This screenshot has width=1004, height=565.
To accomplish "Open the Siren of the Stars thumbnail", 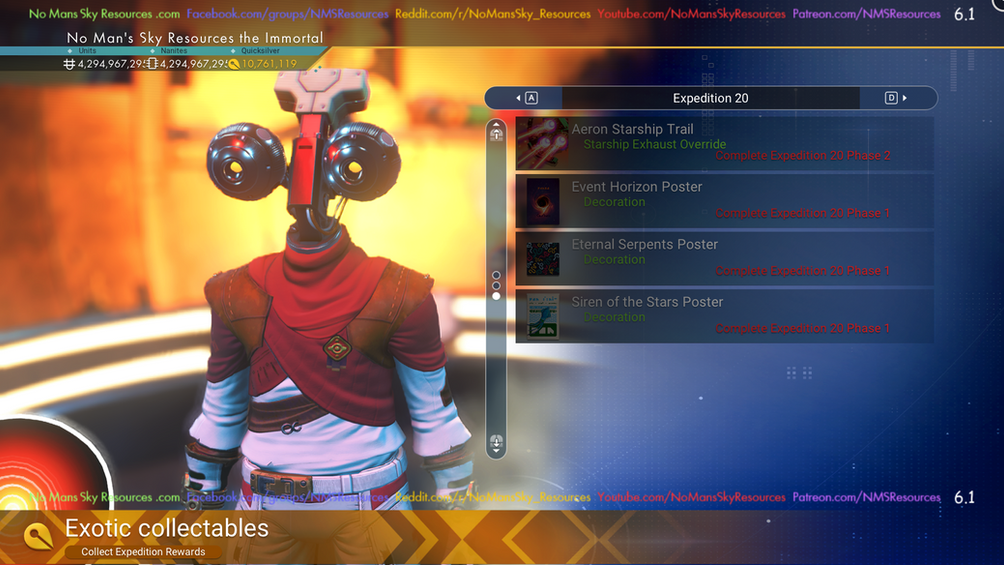I will click(543, 315).
